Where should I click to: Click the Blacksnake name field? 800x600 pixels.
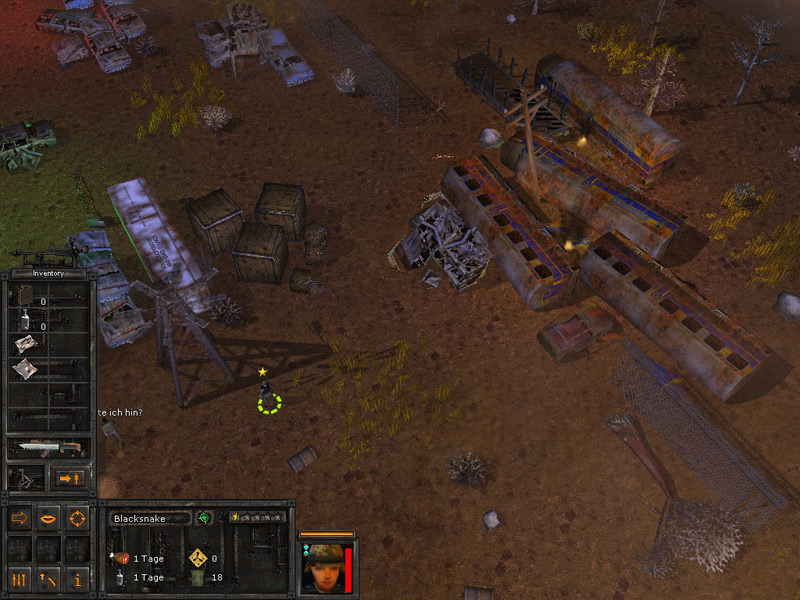pyautogui.click(x=150, y=518)
